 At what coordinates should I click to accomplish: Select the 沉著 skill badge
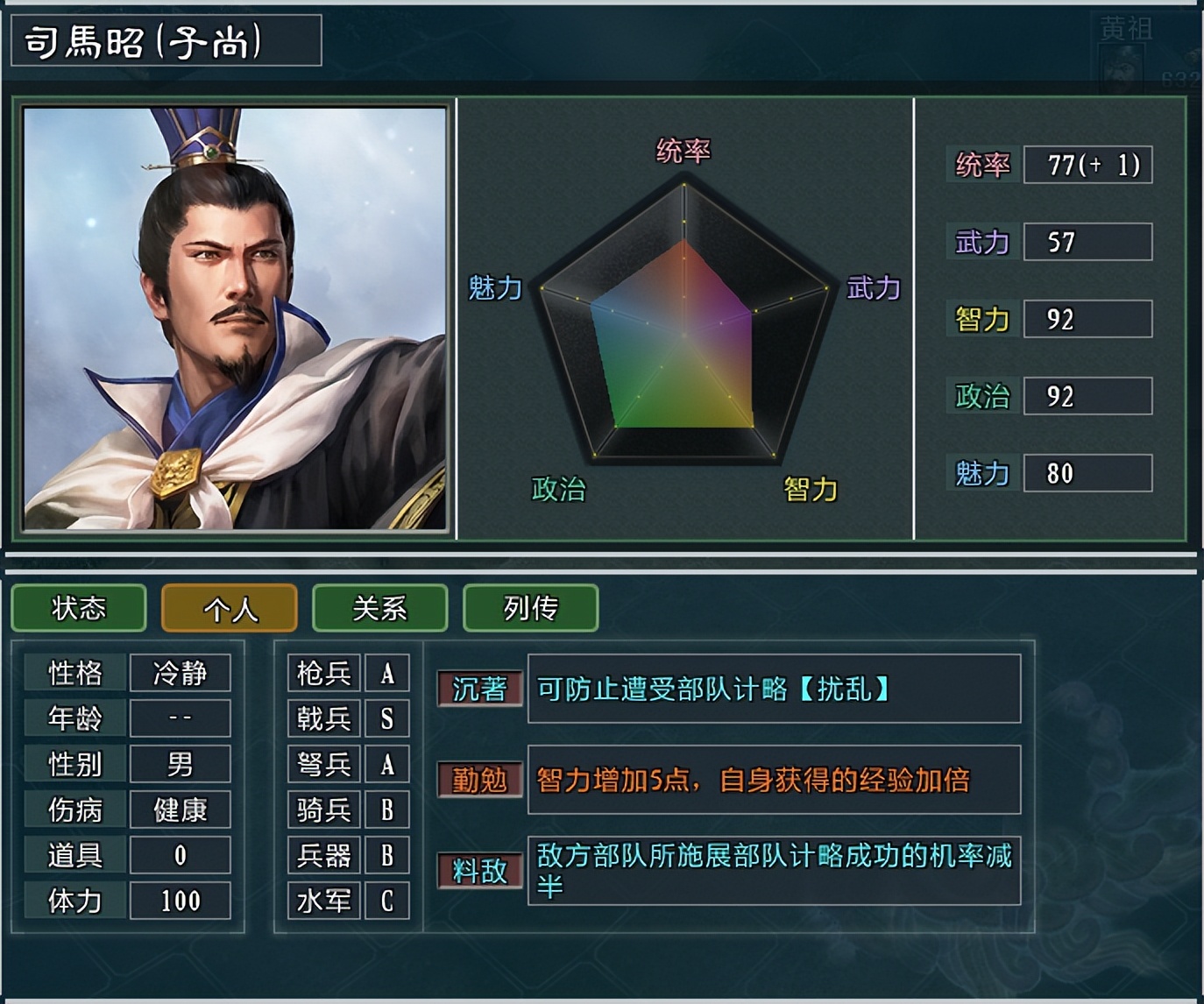[478, 690]
